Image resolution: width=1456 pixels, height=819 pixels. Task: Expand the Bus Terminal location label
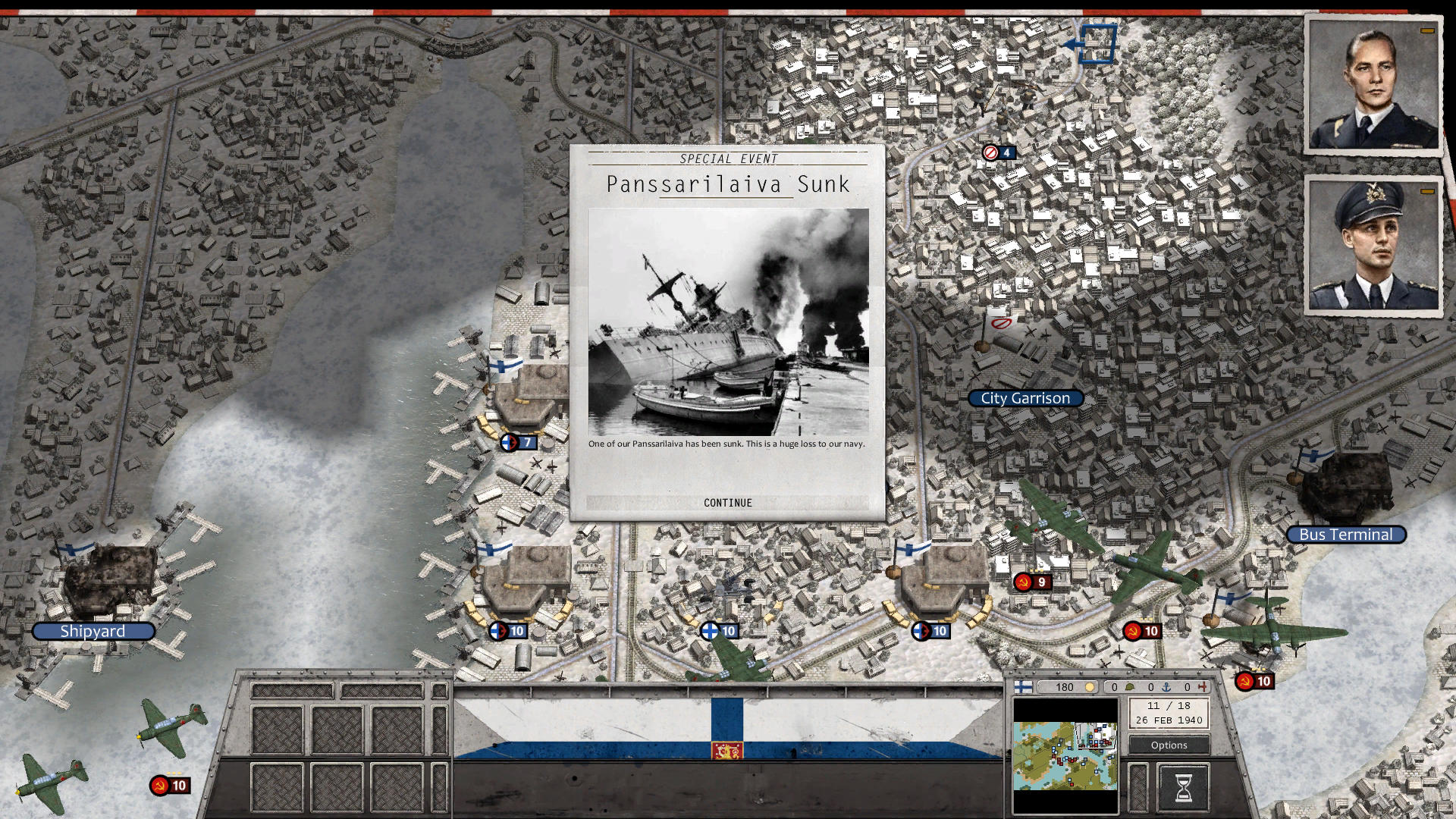[x=1345, y=535]
